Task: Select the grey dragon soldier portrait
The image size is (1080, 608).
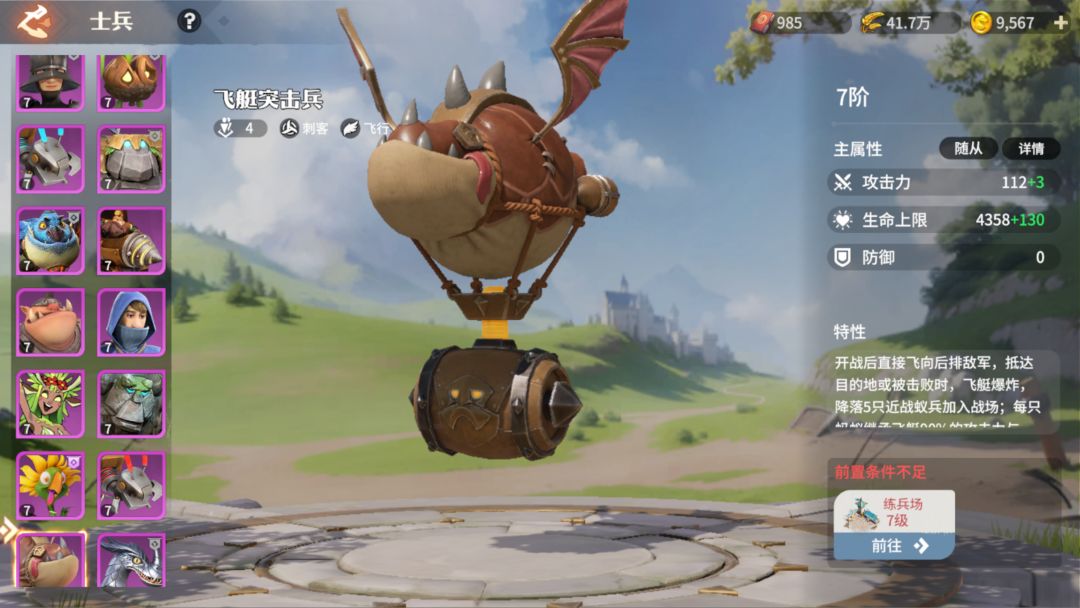Action: pyautogui.click(x=131, y=562)
